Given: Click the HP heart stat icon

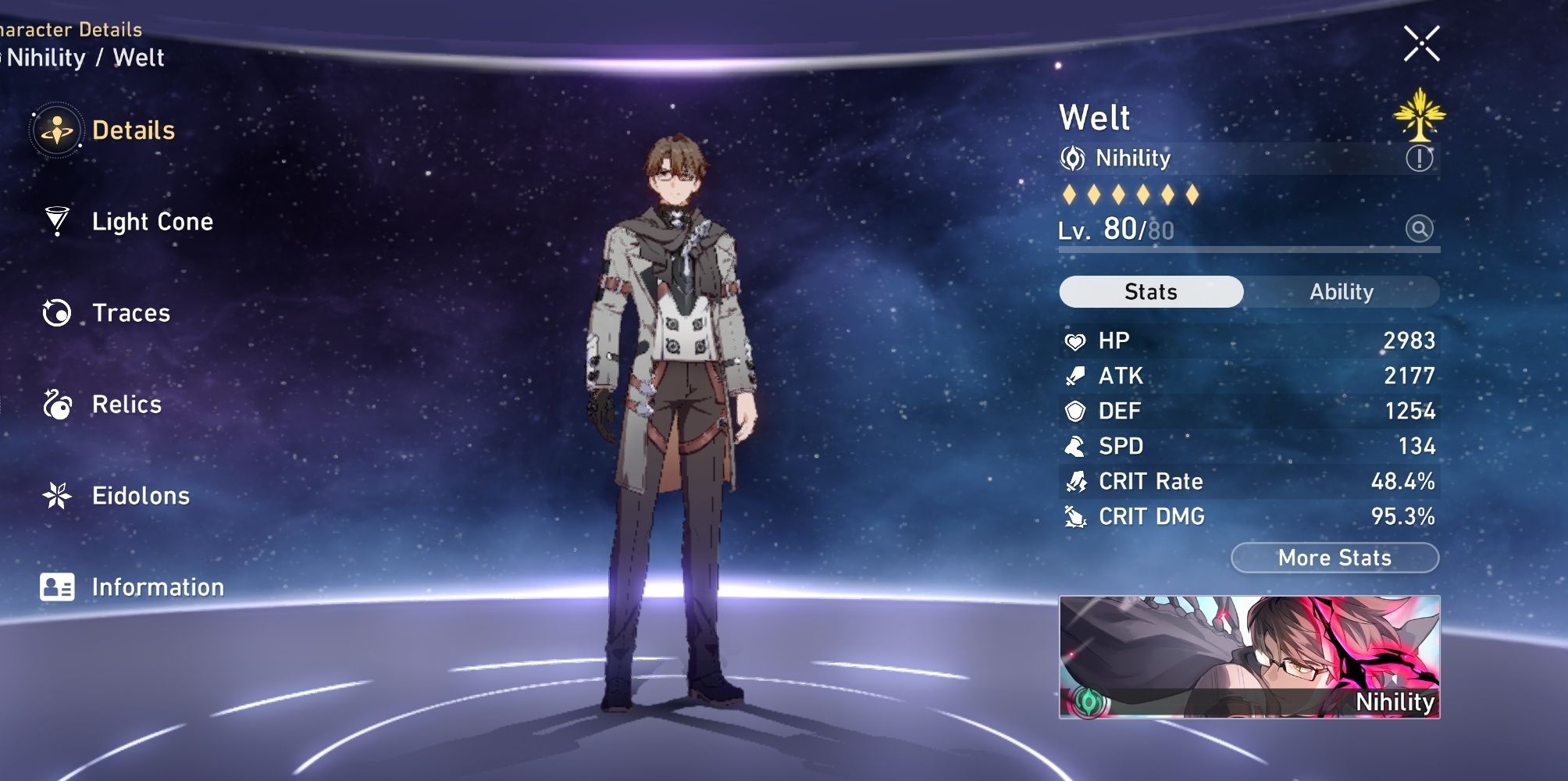Looking at the screenshot, I should pos(1078,340).
